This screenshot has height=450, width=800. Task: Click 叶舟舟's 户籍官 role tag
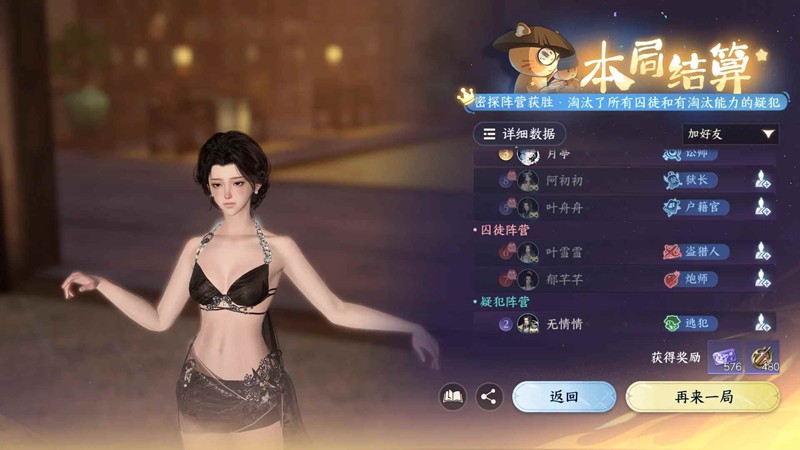[x=696, y=207]
